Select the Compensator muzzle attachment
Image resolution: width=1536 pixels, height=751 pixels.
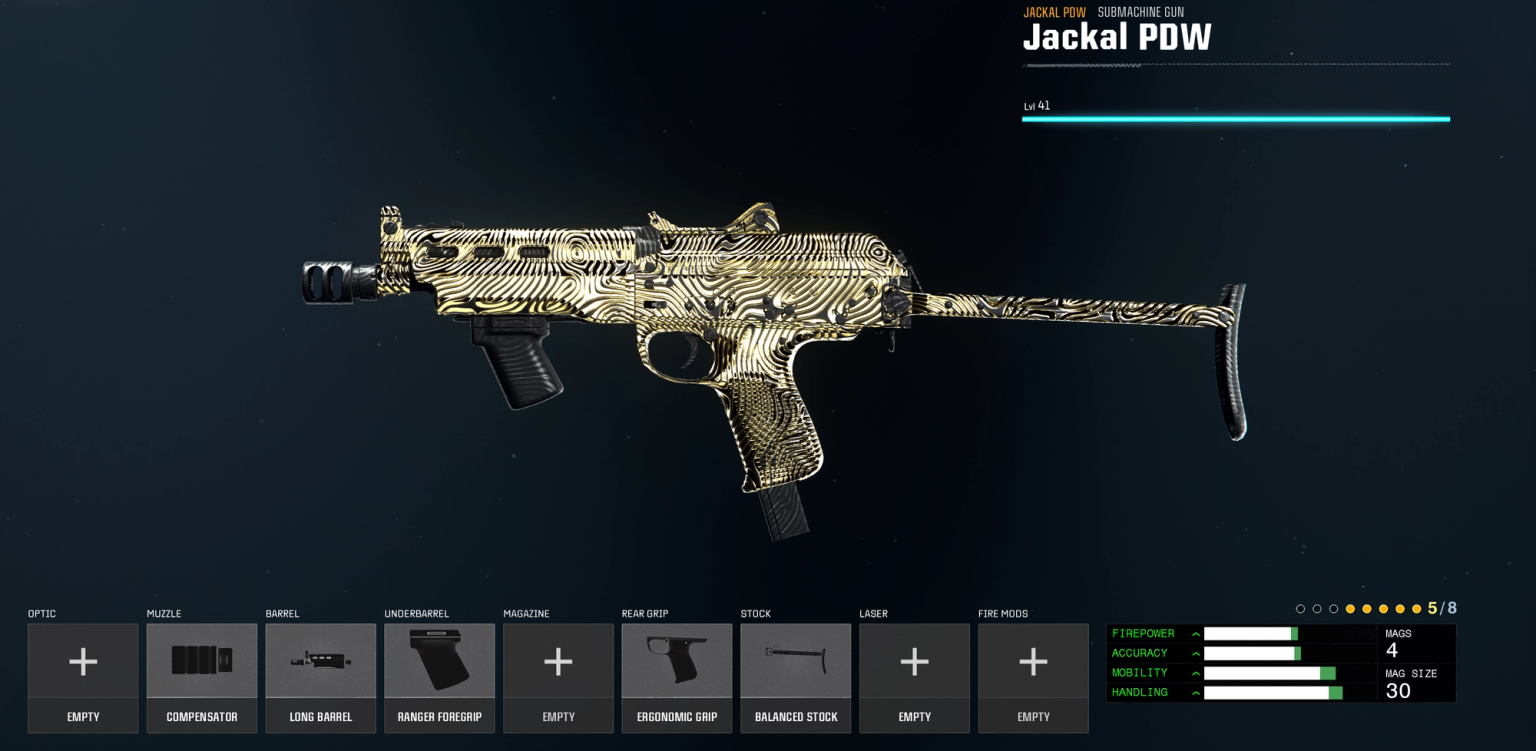pos(202,670)
